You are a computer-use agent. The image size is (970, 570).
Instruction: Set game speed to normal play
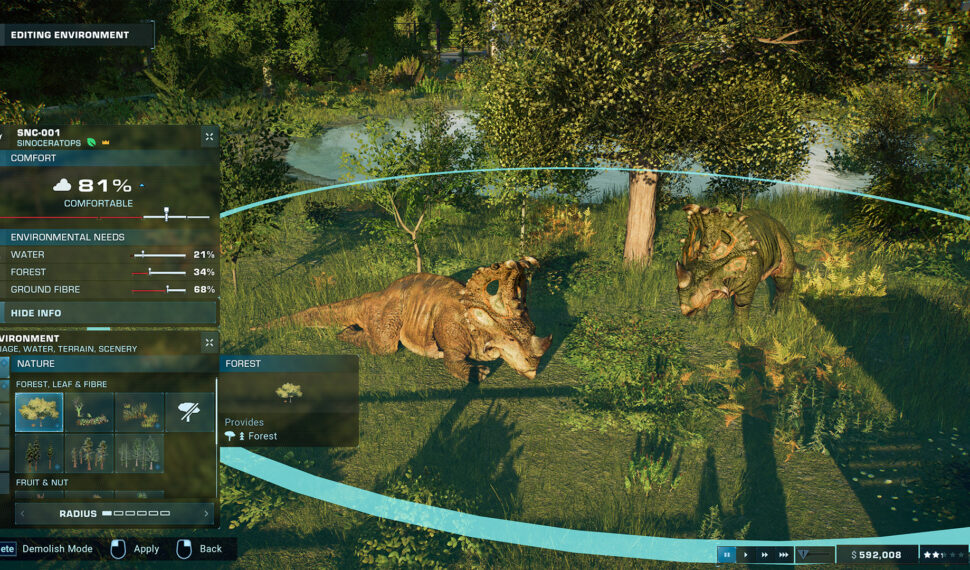pos(746,554)
